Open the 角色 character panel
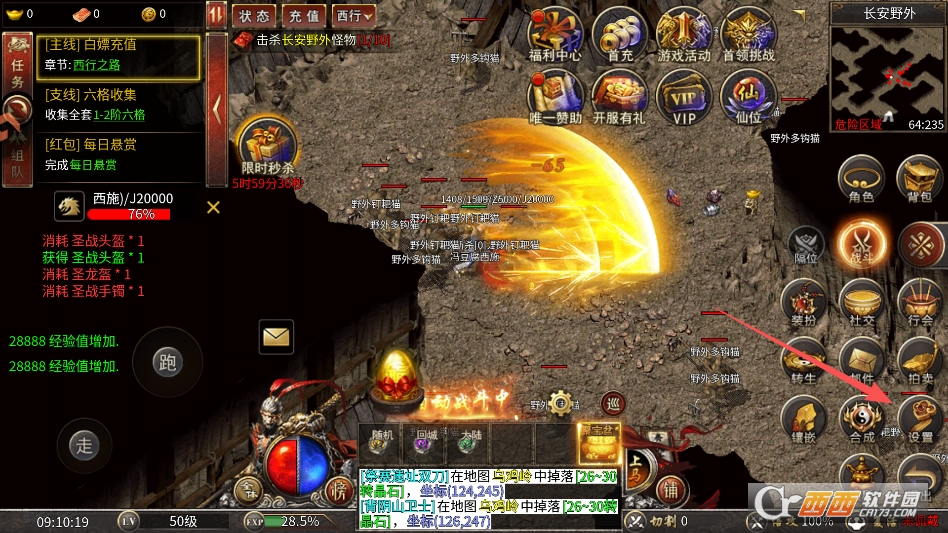 (x=860, y=180)
